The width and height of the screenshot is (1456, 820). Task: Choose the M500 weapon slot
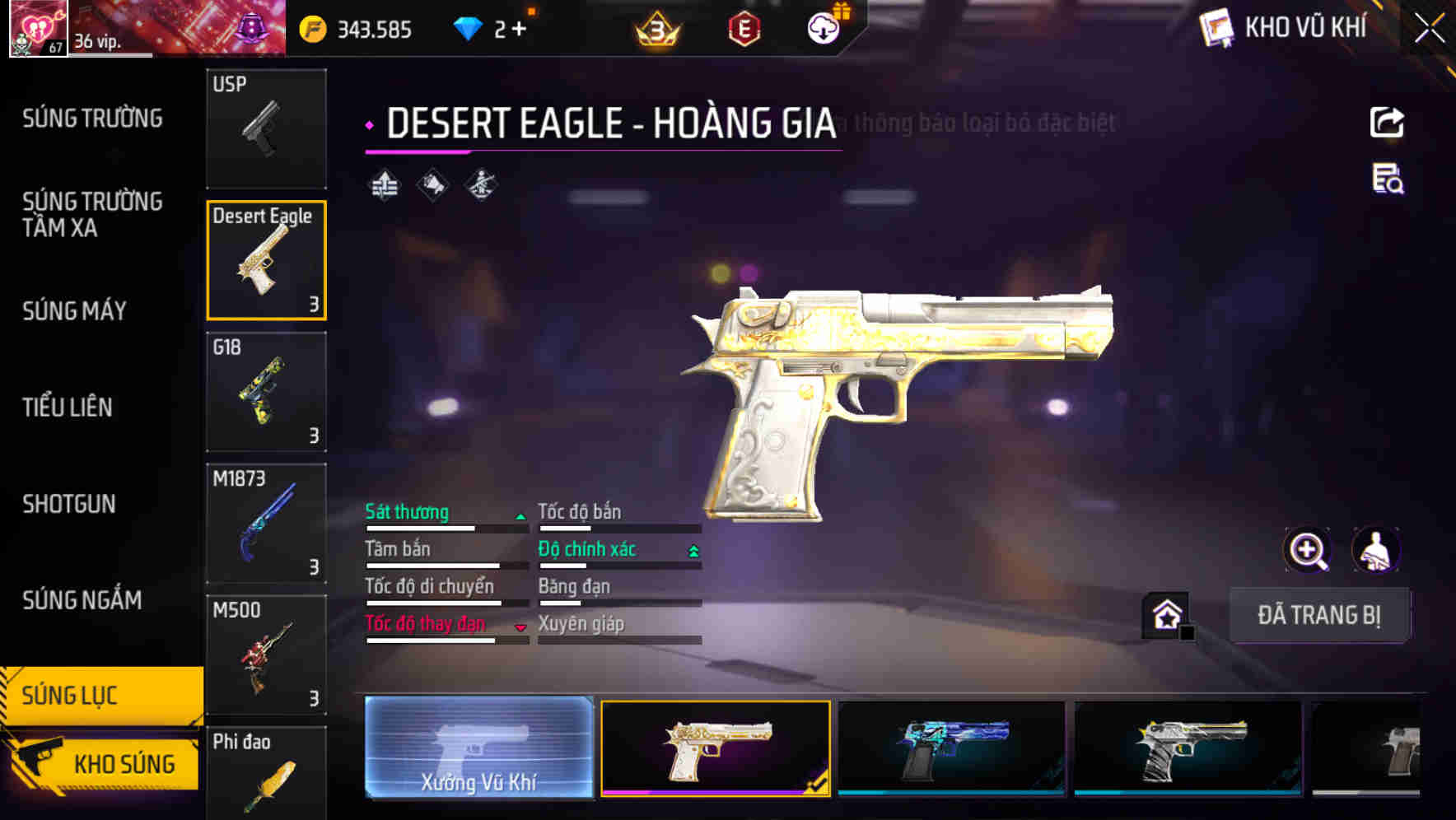pyautogui.click(x=266, y=655)
